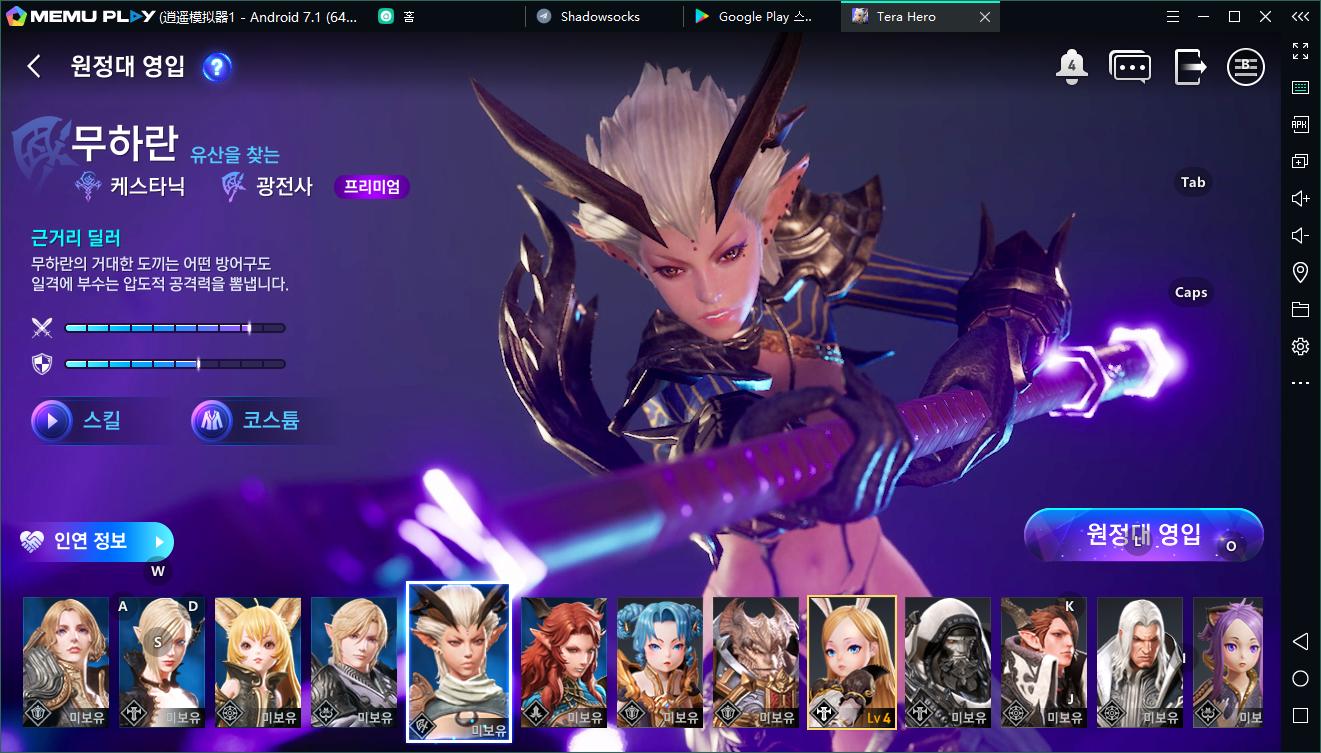Expand the 인연 정보 panel
The image size is (1321, 753).
96,541
